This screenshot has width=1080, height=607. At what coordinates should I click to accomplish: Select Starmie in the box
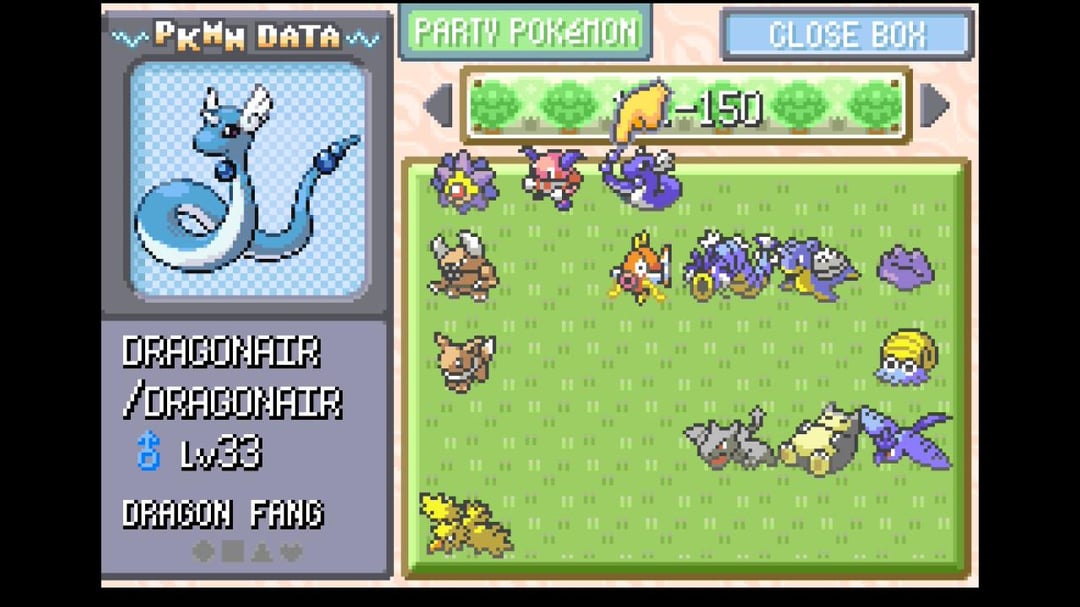(x=464, y=181)
